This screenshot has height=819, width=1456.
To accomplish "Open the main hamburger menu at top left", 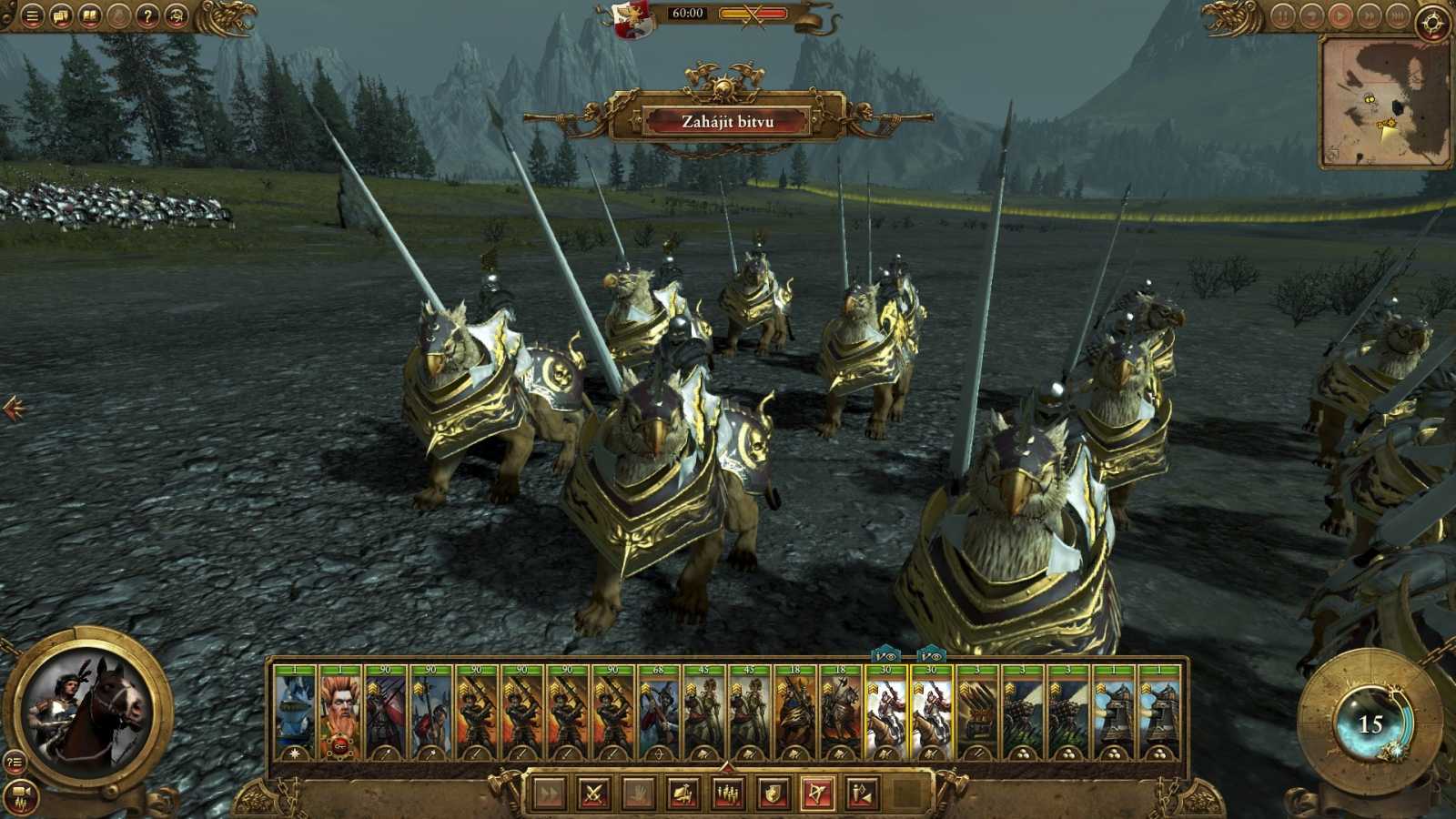I will pos(32,15).
